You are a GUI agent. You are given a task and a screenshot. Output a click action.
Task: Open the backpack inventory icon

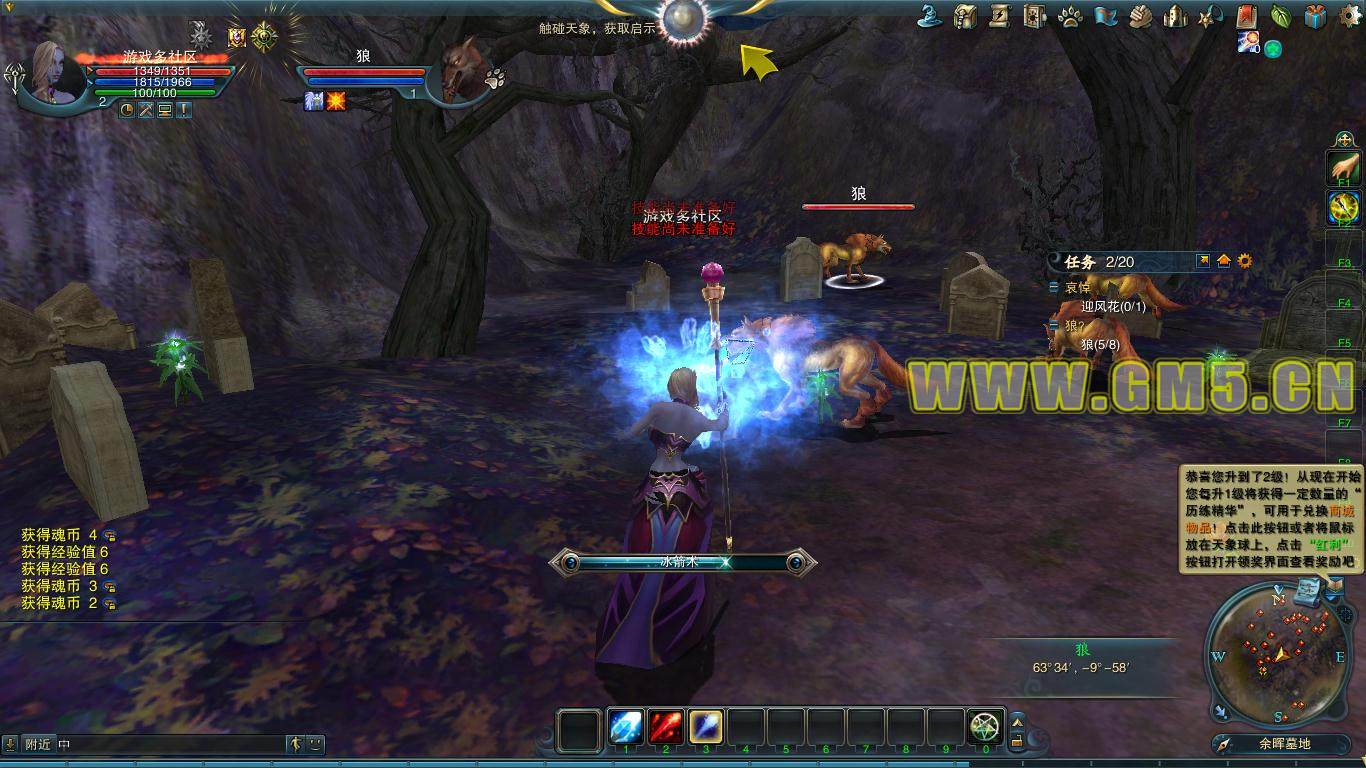(965, 16)
